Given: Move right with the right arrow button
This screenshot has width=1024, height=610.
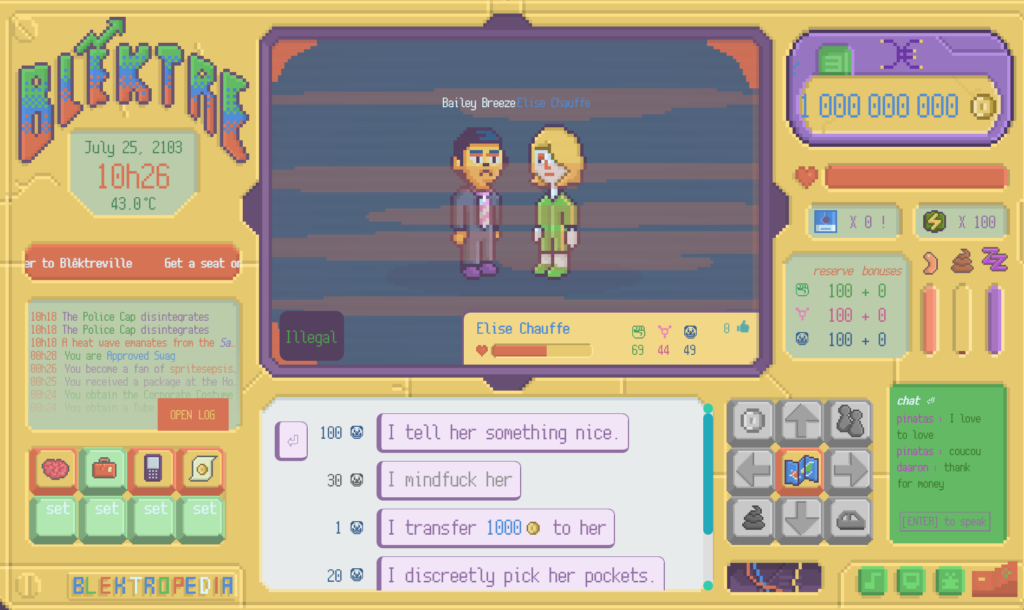Looking at the screenshot, I should [x=849, y=471].
